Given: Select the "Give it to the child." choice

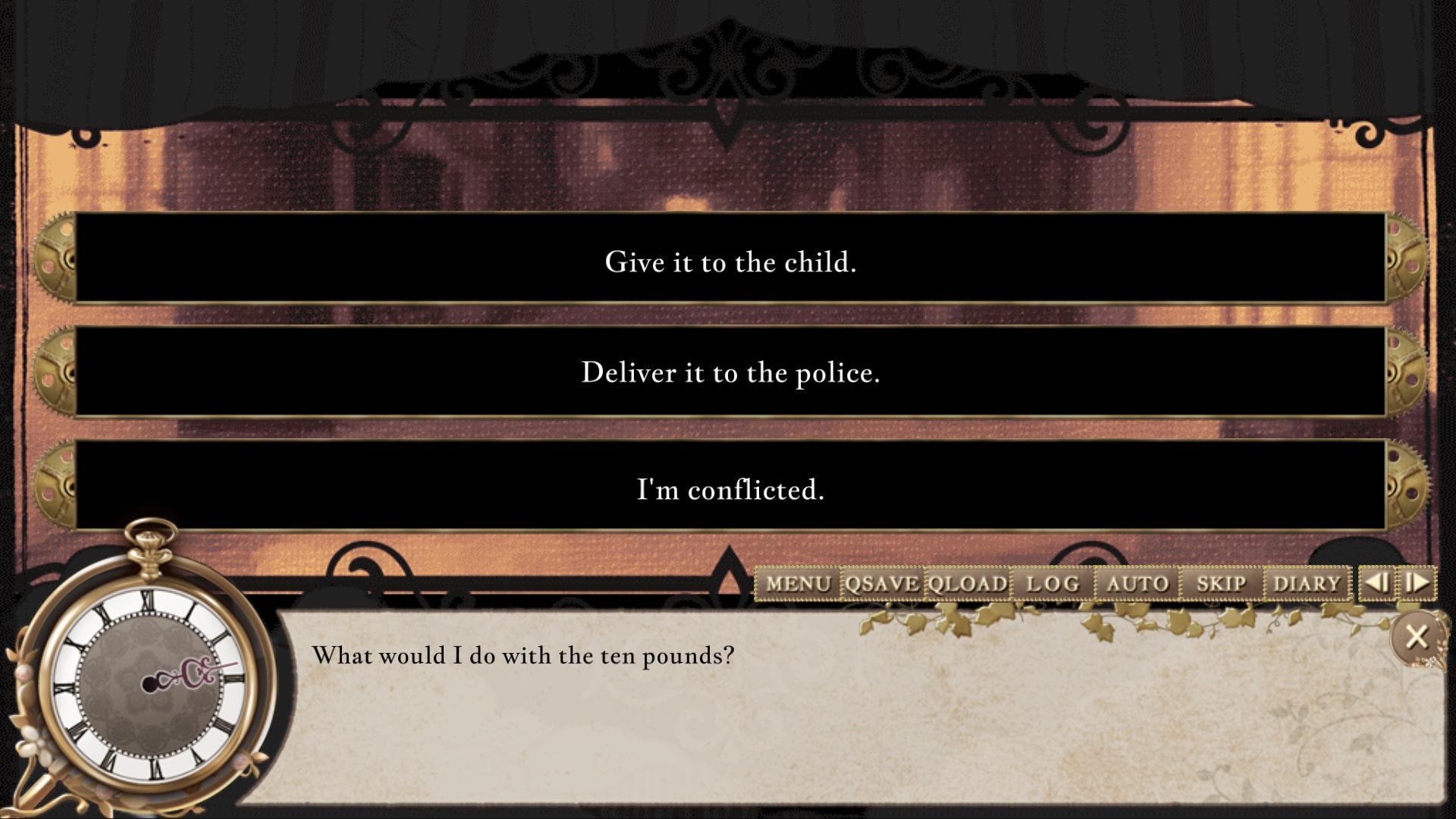Looking at the screenshot, I should click(728, 262).
